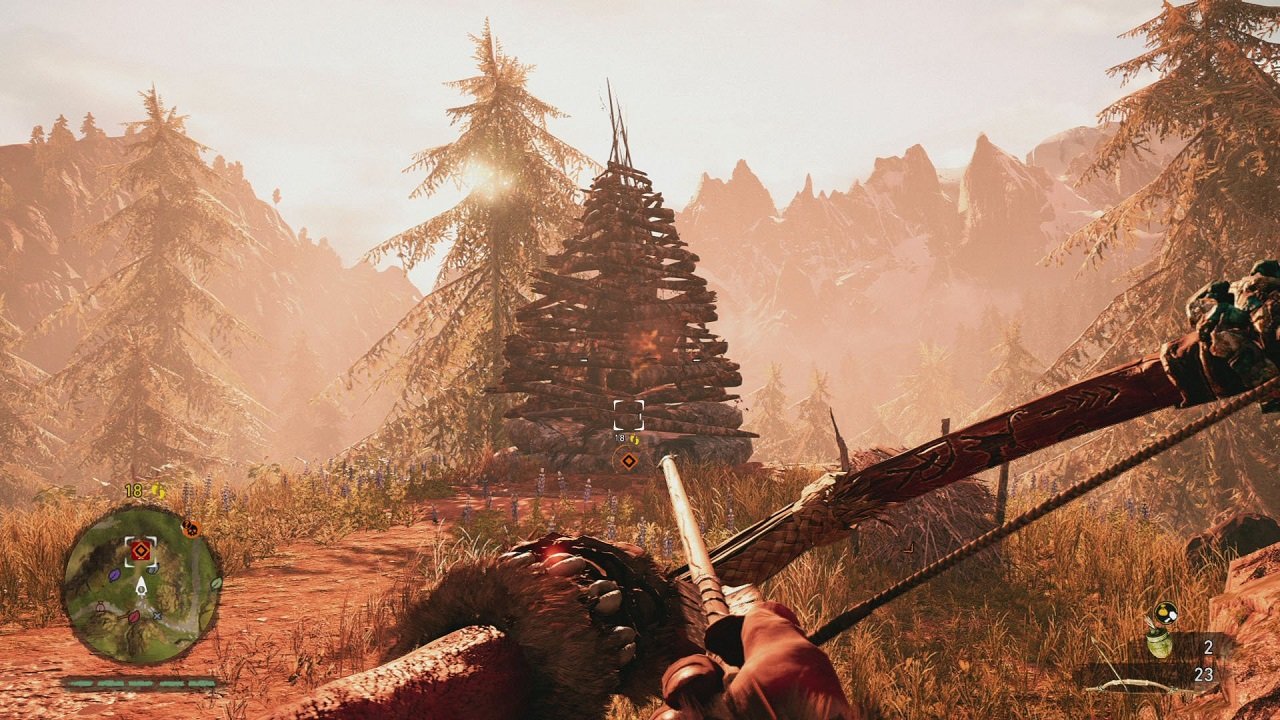Select the throwable berserk bomb jar icon
Image resolution: width=1280 pixels, height=720 pixels.
1159,643
